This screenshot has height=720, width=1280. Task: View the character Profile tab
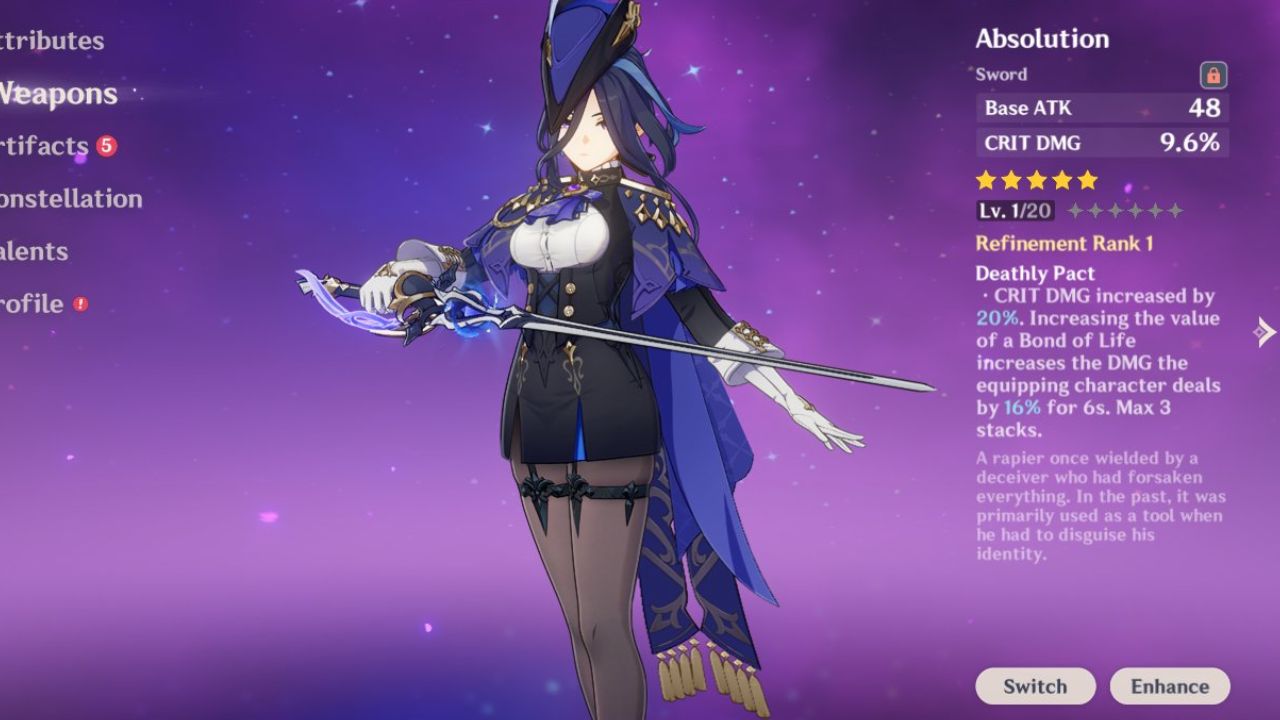pos(33,304)
